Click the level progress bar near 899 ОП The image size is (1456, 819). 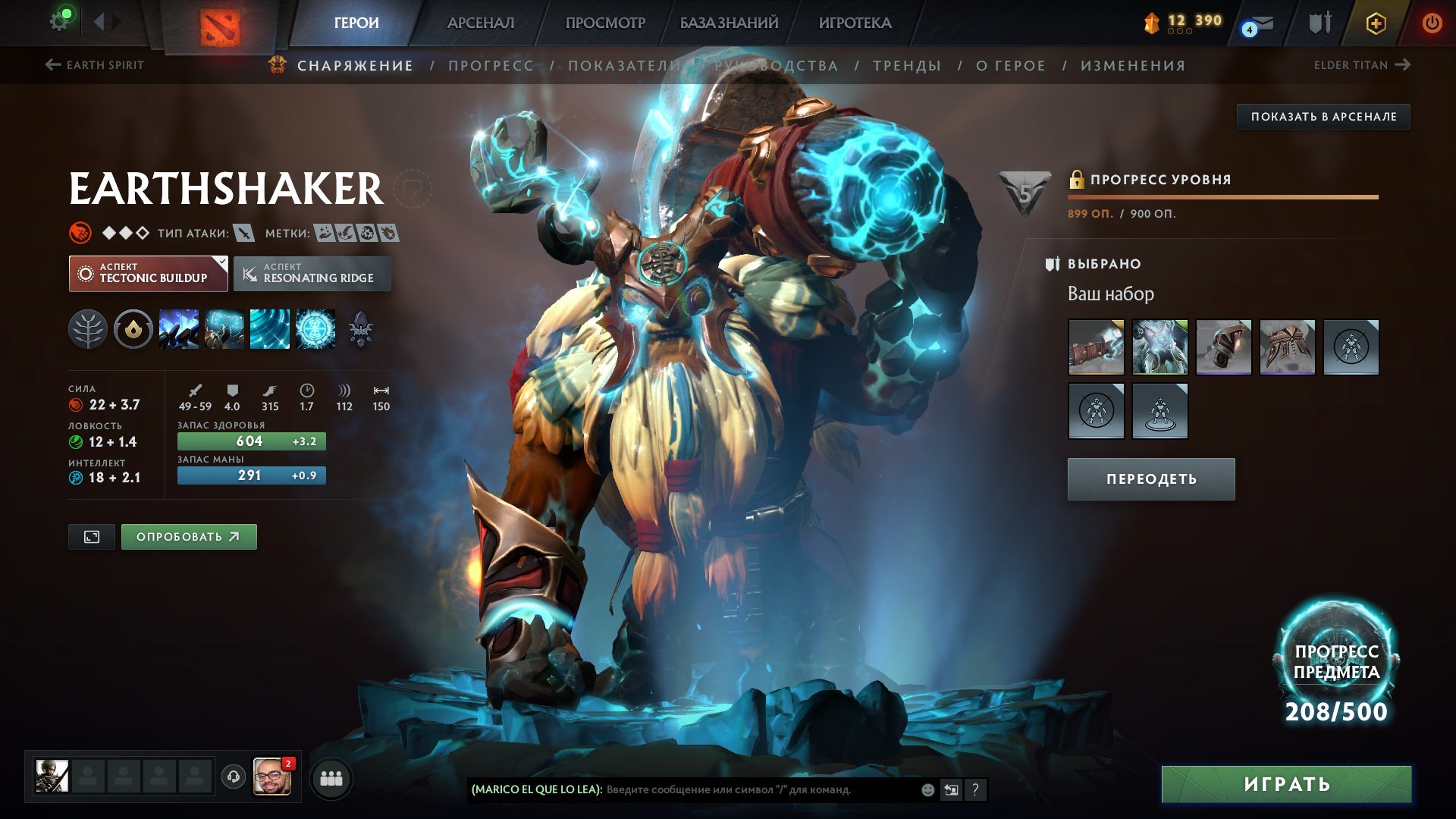1220,198
